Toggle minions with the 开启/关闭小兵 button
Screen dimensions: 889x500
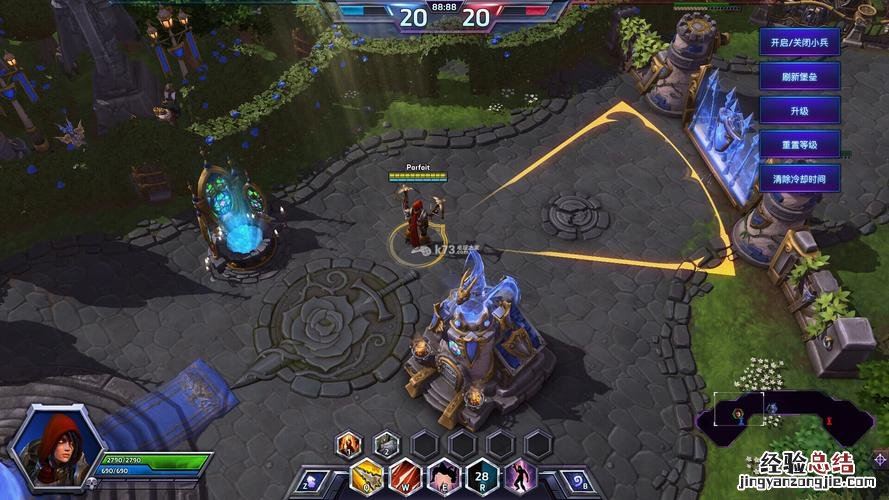[x=799, y=44]
